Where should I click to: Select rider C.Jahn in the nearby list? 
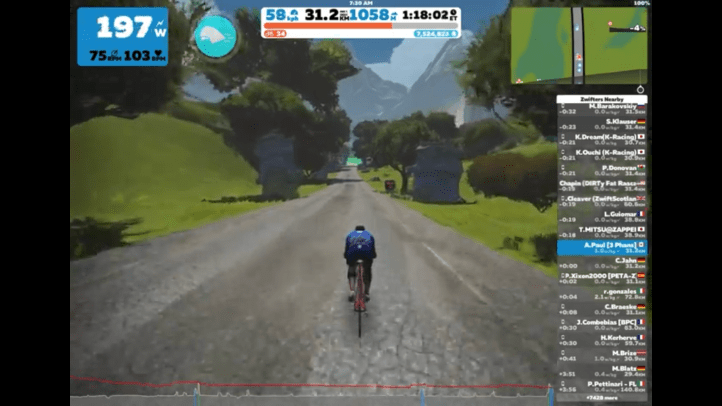pos(602,262)
